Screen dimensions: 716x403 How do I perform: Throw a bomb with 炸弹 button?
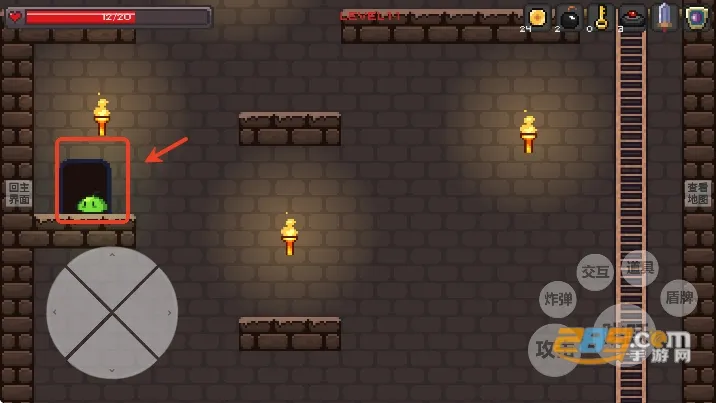tap(558, 298)
